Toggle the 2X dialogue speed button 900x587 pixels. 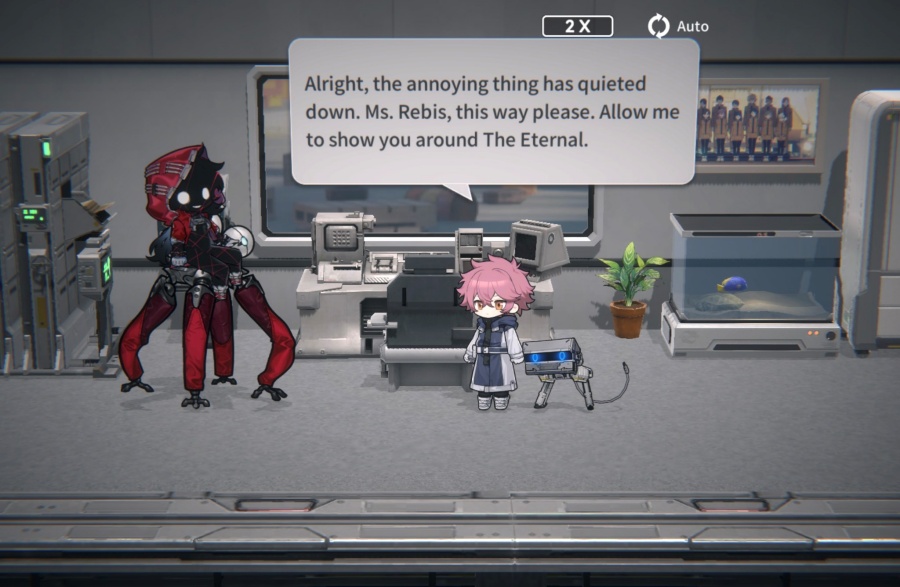tap(577, 26)
